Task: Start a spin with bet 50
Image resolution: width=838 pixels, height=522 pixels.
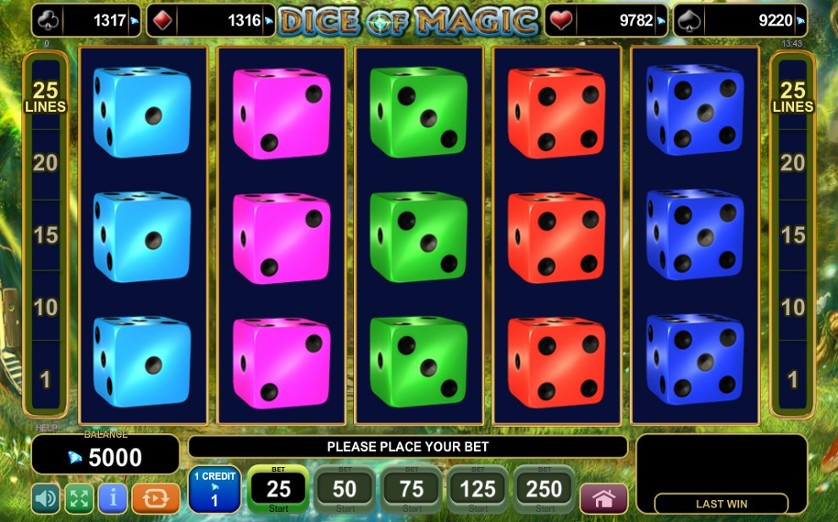Action: point(345,489)
